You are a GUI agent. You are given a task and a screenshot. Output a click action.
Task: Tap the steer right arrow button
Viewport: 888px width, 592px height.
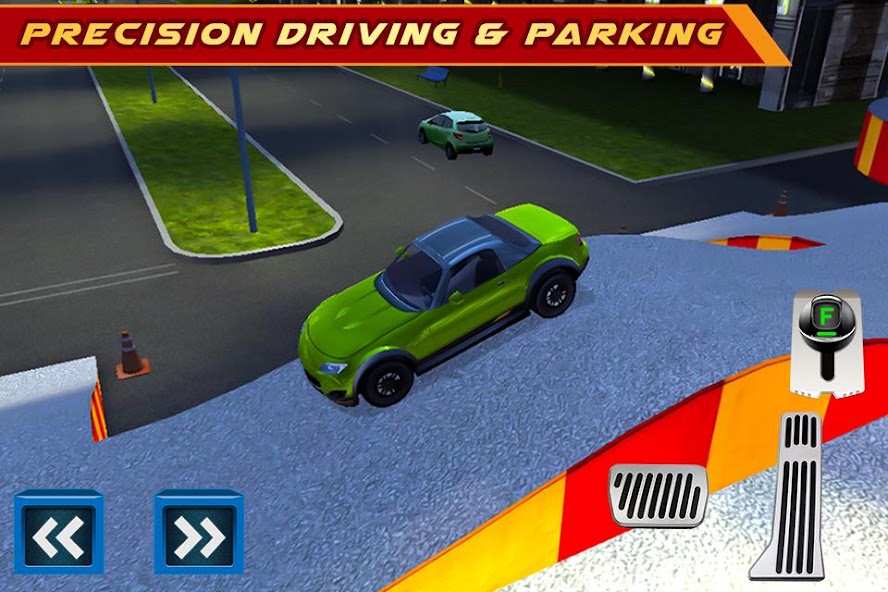199,531
